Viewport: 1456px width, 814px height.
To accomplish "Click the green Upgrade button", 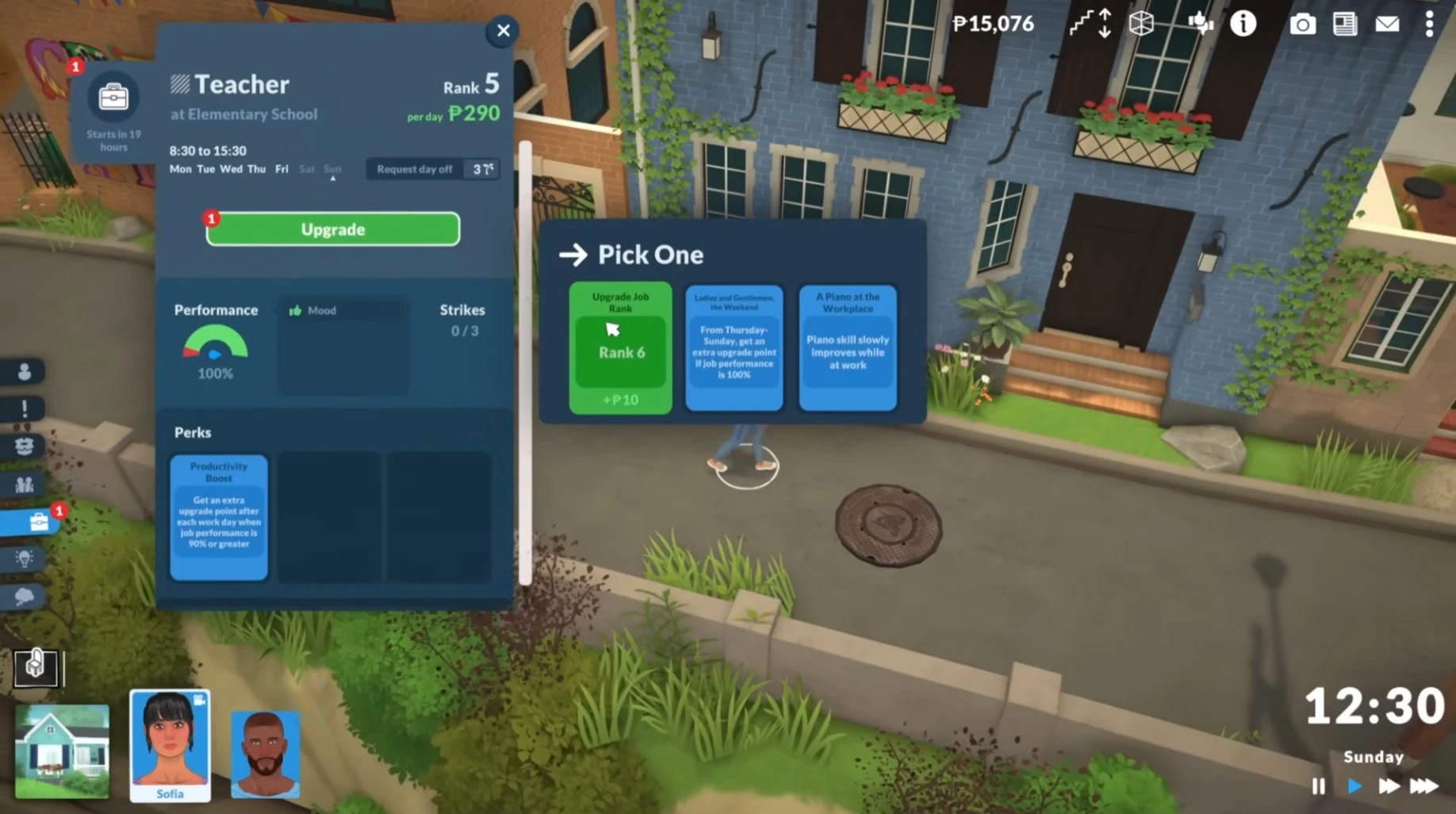I will [333, 229].
